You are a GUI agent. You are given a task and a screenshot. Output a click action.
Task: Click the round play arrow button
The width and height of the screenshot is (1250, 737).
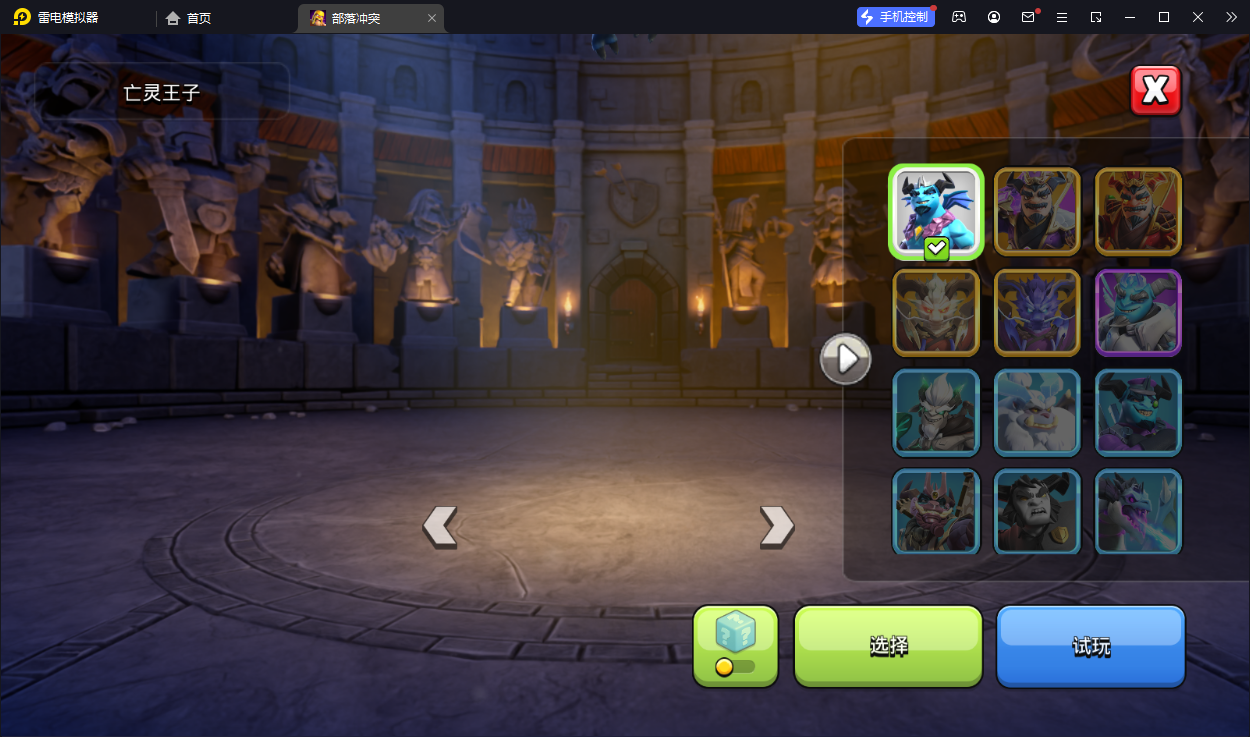tap(846, 359)
